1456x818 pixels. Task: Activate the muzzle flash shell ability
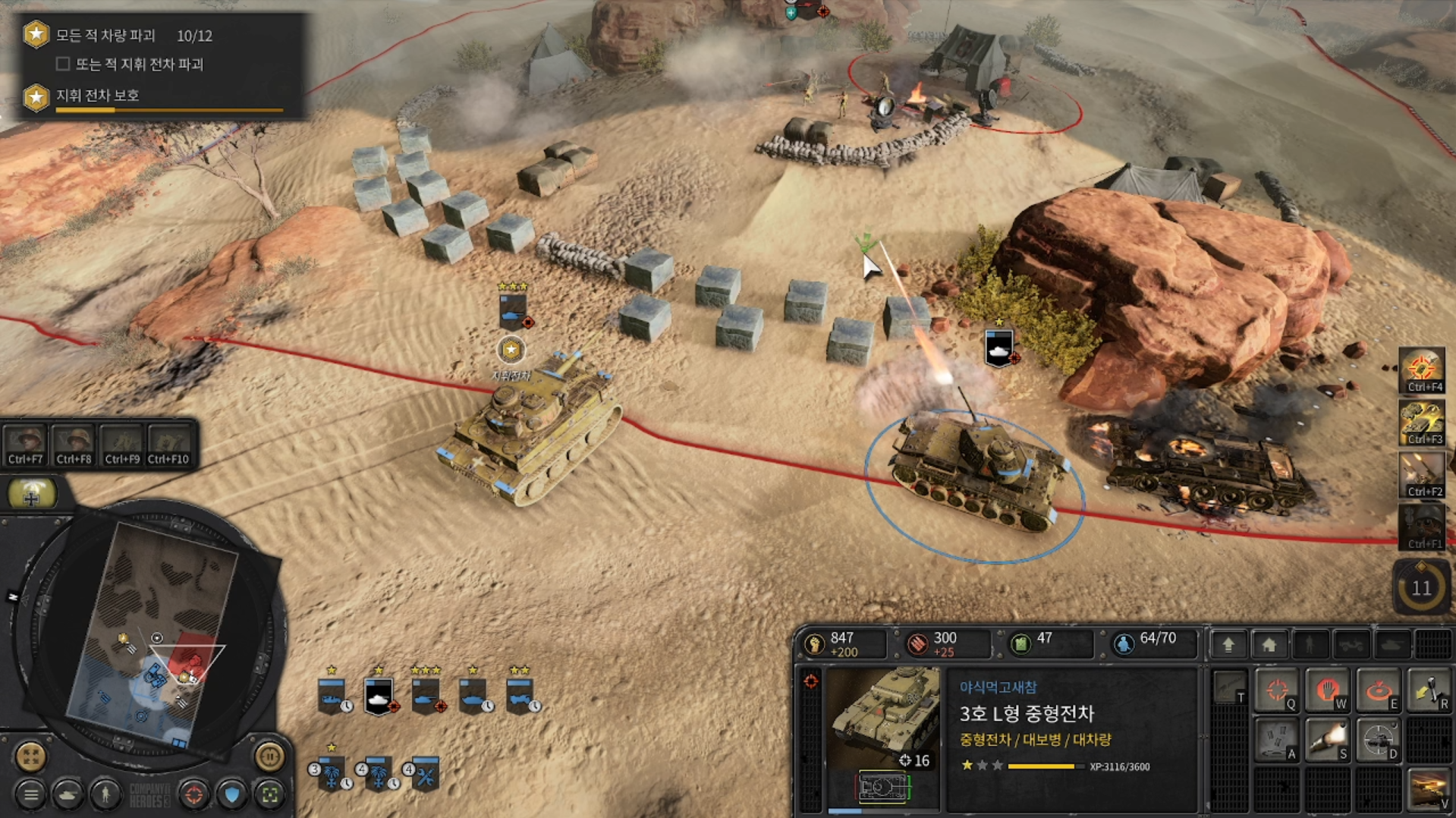point(1327,740)
